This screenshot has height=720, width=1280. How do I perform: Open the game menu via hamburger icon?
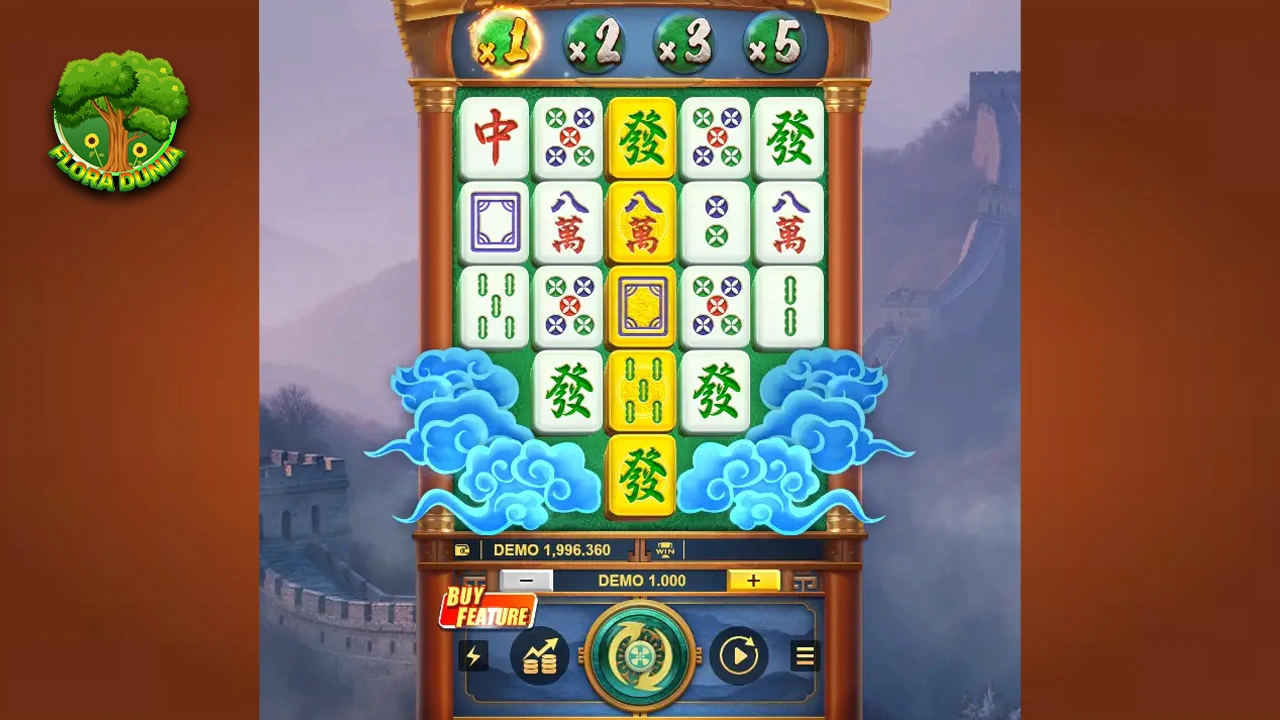[805, 656]
